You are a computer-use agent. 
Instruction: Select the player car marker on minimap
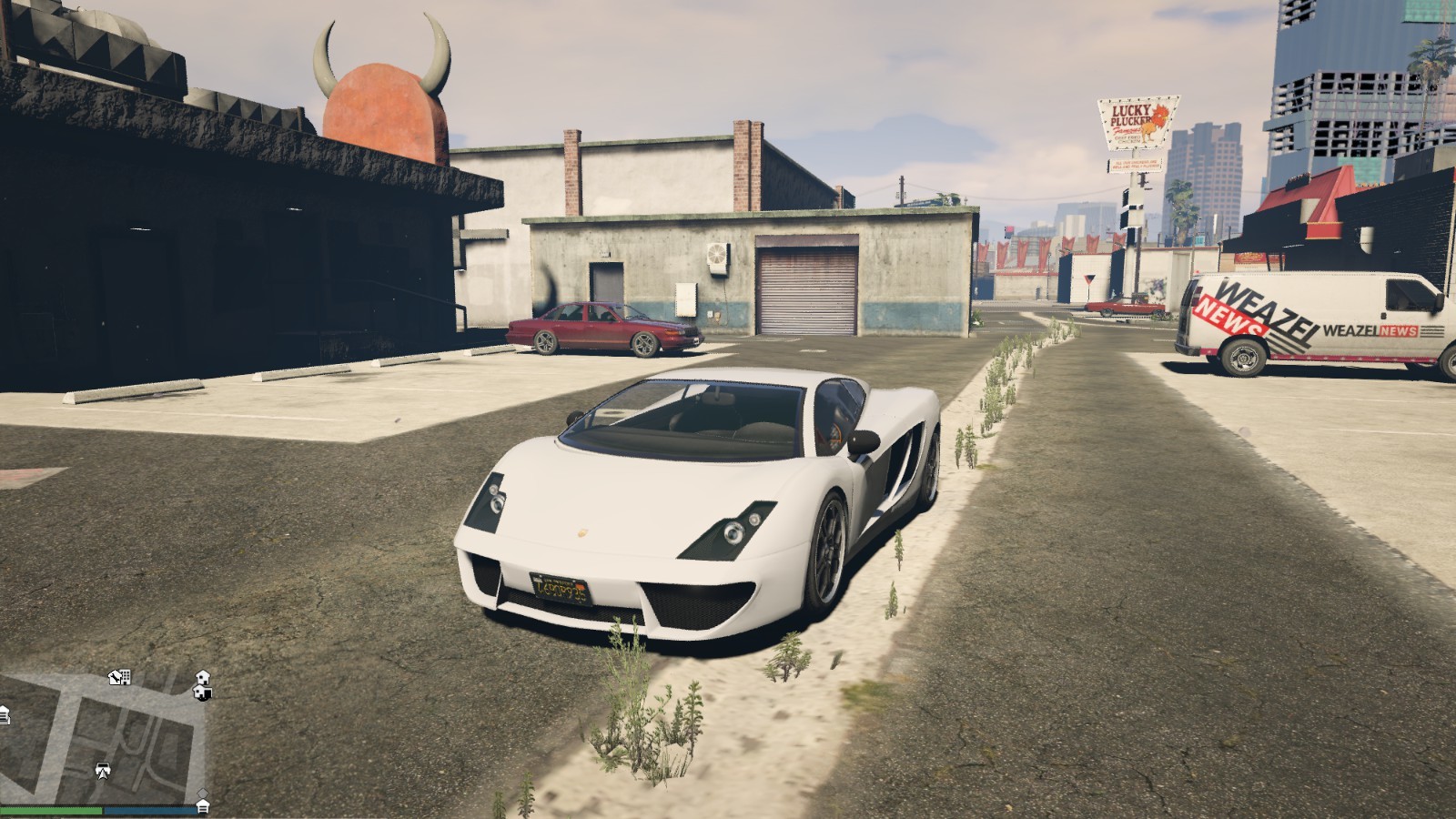(103, 771)
